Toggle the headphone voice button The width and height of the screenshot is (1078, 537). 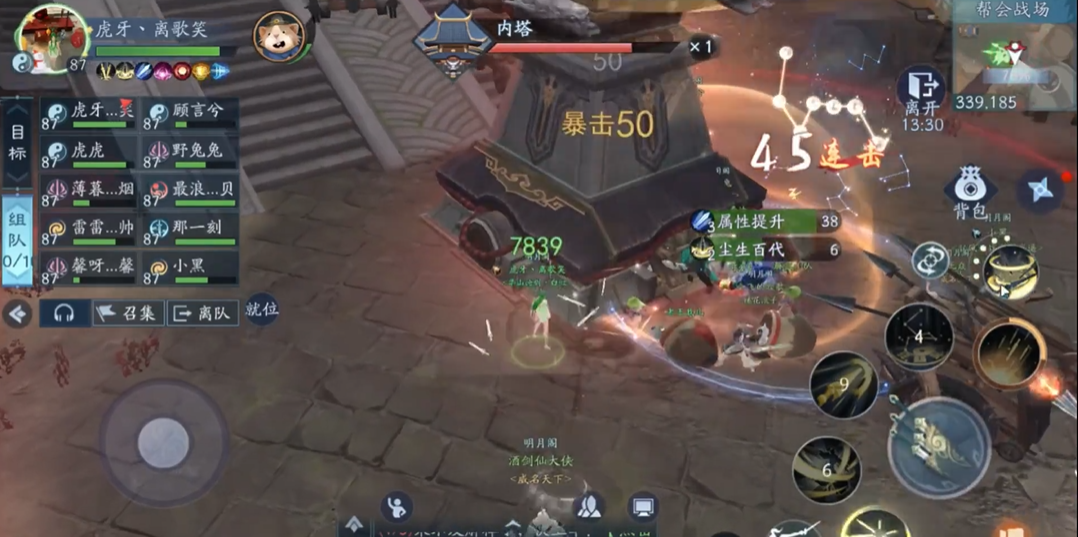(65, 313)
